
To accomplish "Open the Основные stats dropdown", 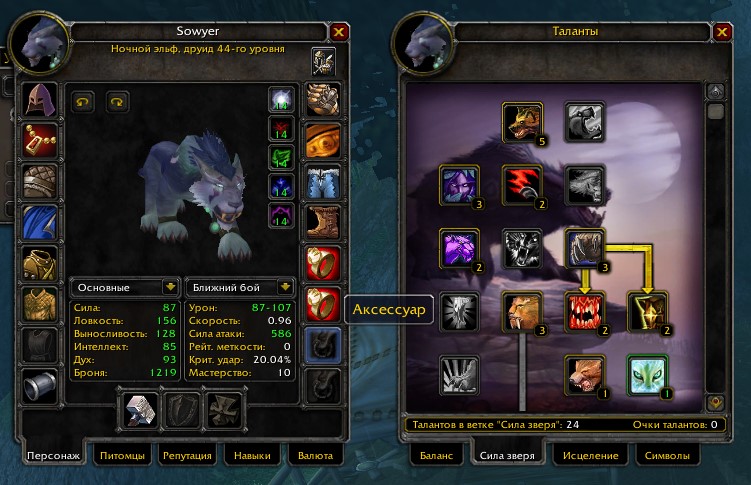I will pyautogui.click(x=126, y=287).
